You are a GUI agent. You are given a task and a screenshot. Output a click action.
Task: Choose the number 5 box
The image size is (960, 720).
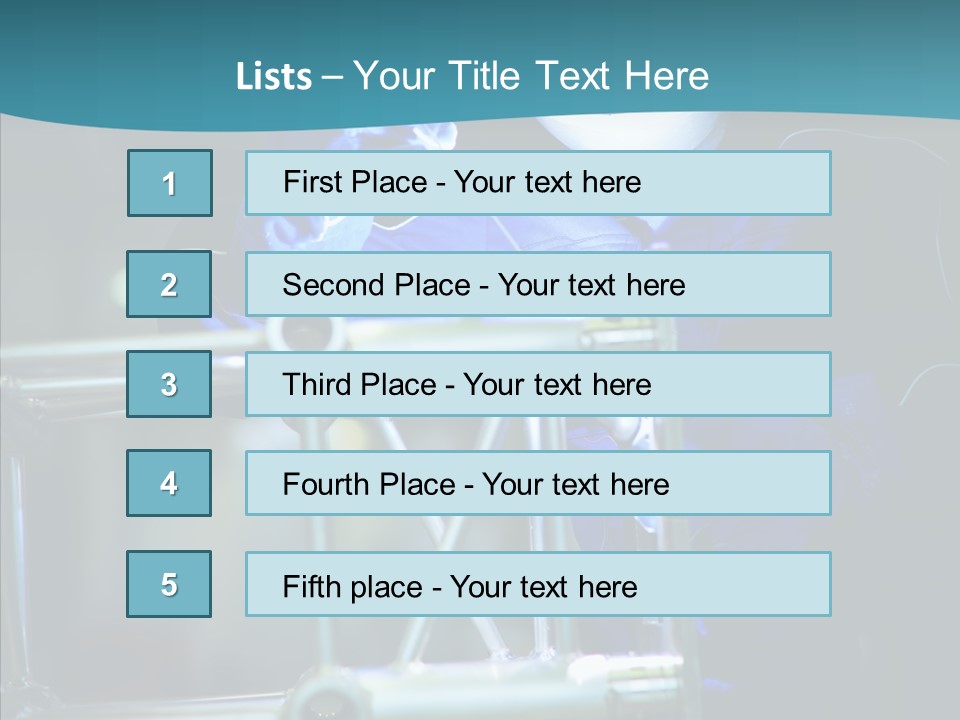pos(169,584)
